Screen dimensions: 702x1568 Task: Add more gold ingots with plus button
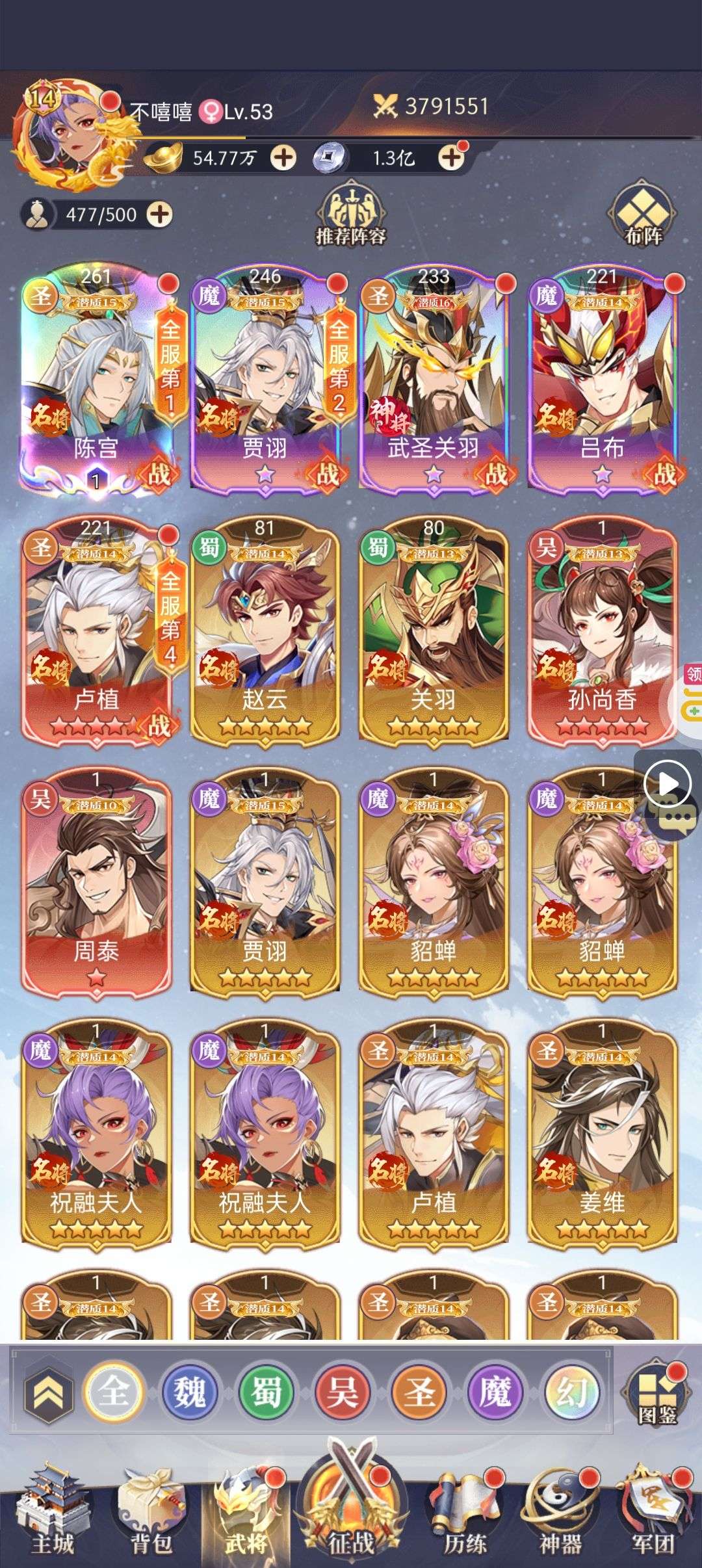pos(283,158)
